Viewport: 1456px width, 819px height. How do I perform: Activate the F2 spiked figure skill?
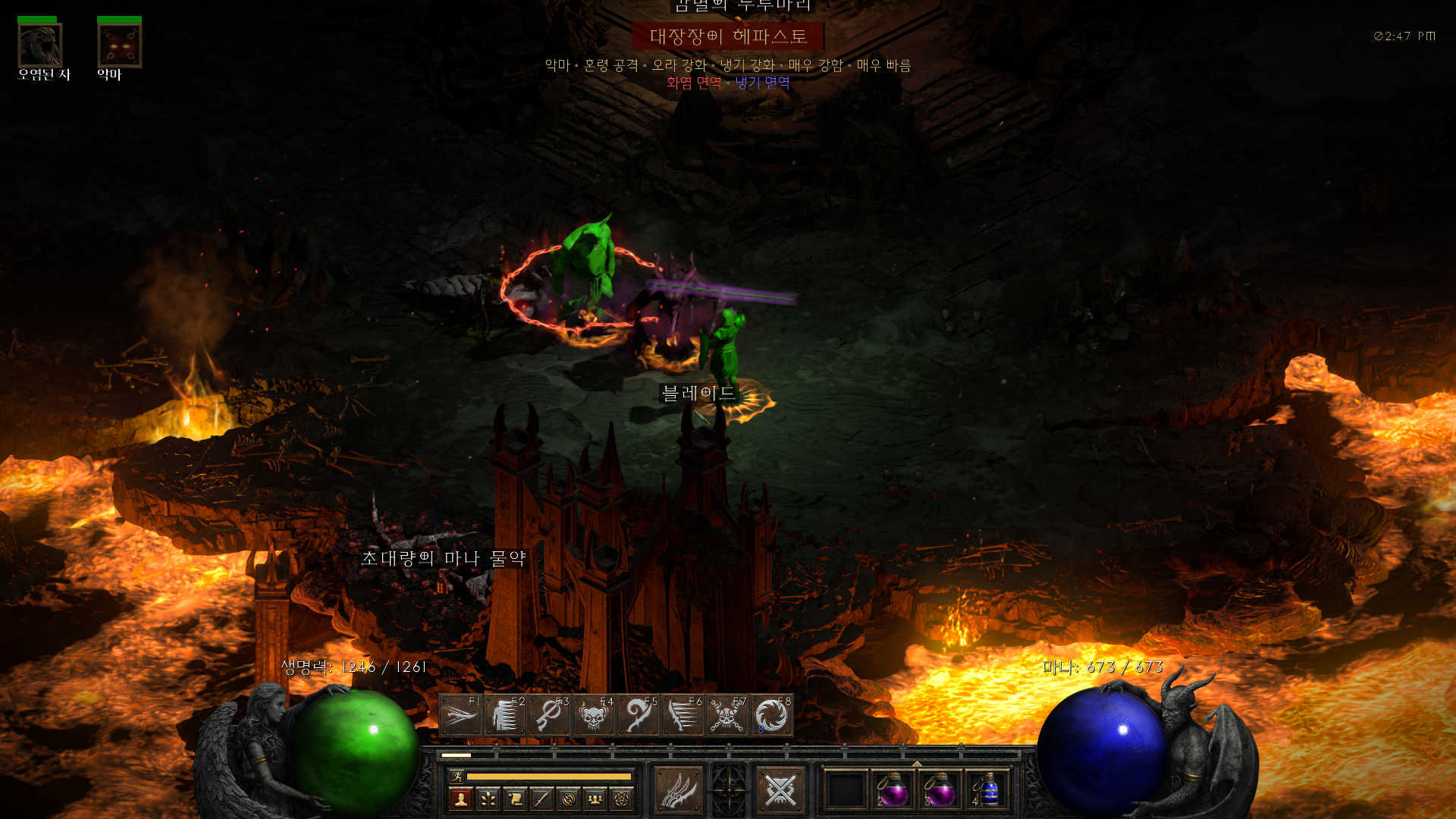click(505, 714)
